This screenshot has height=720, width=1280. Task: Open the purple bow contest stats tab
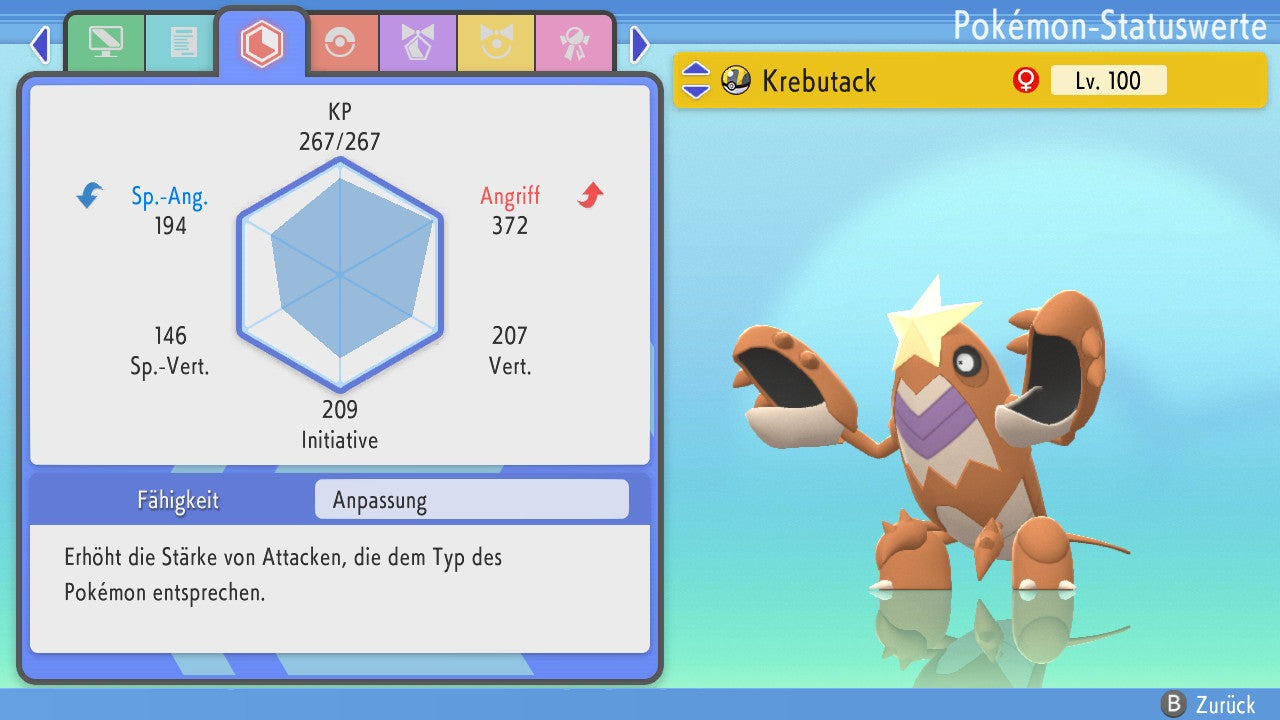(417, 43)
